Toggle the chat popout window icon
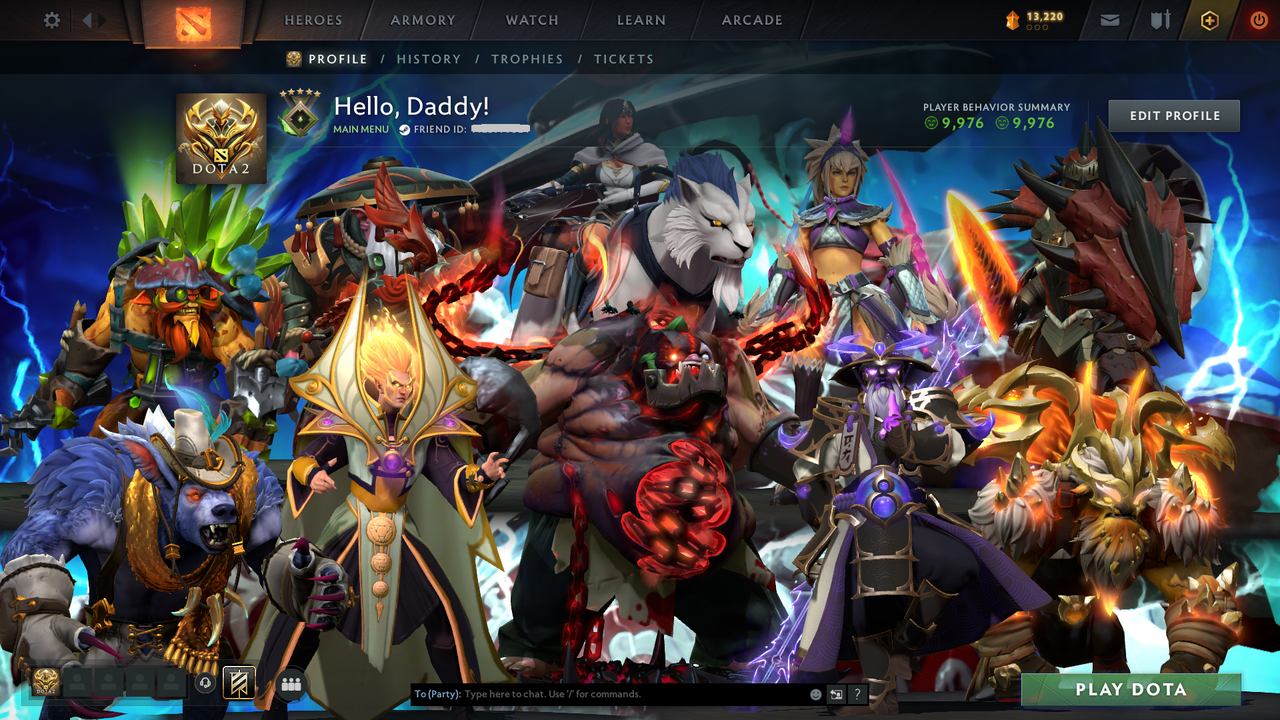The image size is (1280, 720). (x=836, y=693)
